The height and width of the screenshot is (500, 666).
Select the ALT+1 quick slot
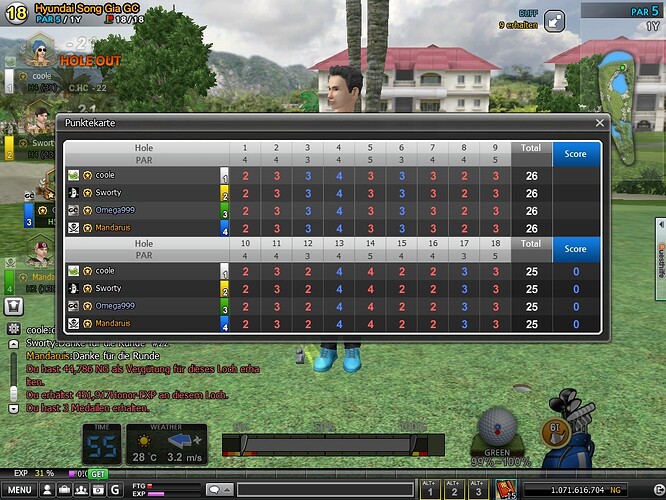tap(428, 490)
